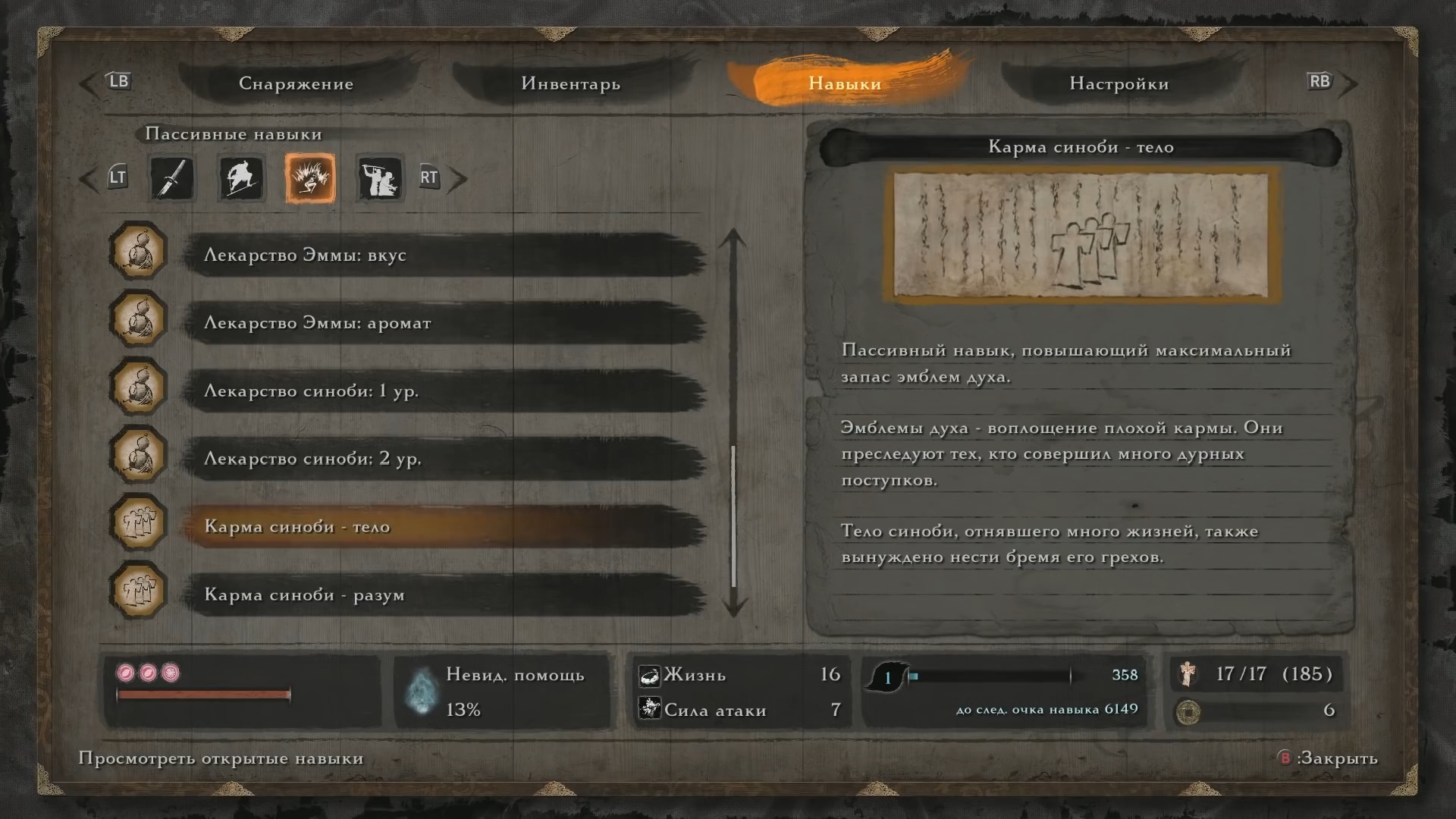The width and height of the screenshot is (1456, 819).
Task: Pick Лекарство синоби: 2 ур. entry
Action: click(444, 459)
